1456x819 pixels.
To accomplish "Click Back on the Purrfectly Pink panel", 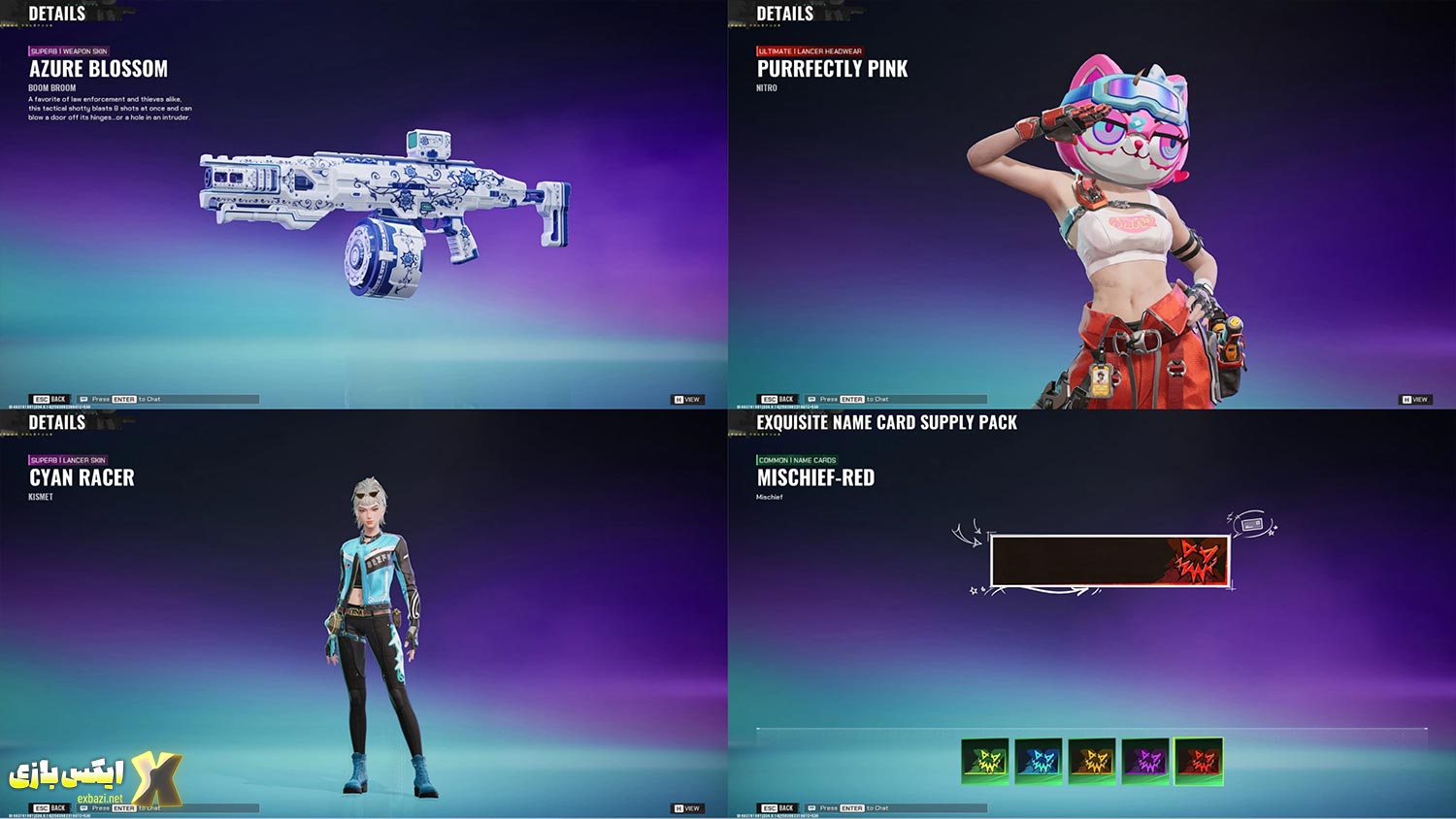I will (778, 399).
